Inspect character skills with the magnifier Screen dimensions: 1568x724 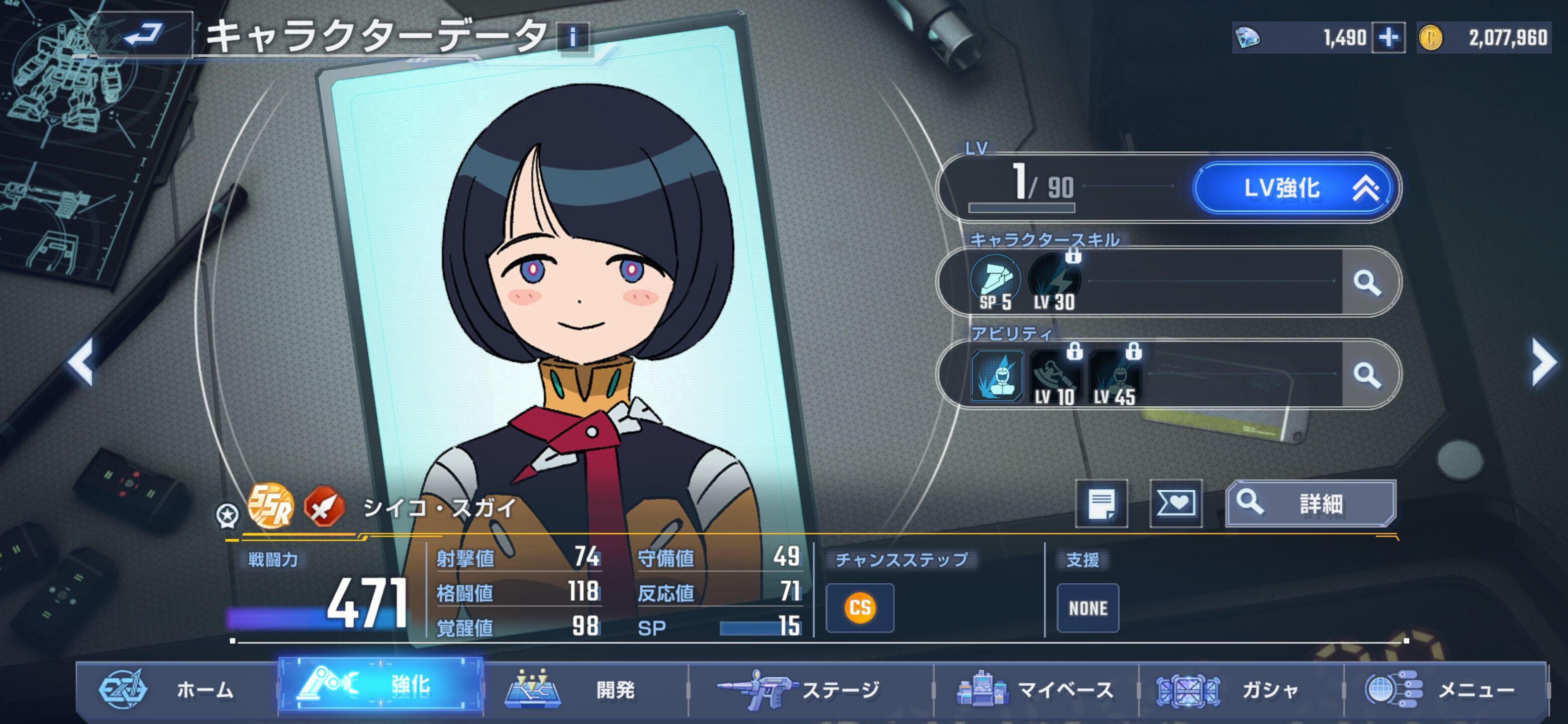[x=1367, y=283]
